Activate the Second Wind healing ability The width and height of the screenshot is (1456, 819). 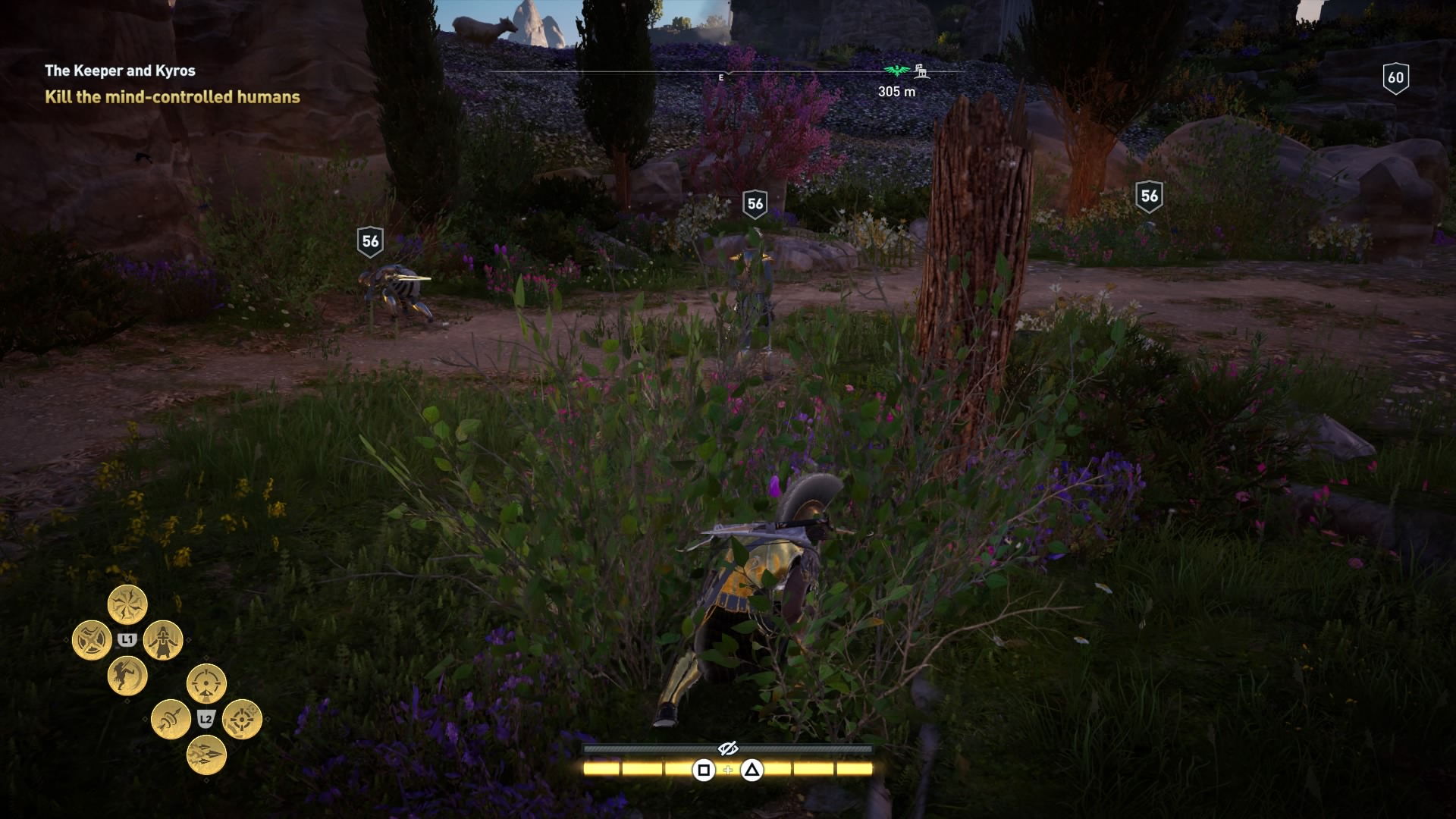162,639
